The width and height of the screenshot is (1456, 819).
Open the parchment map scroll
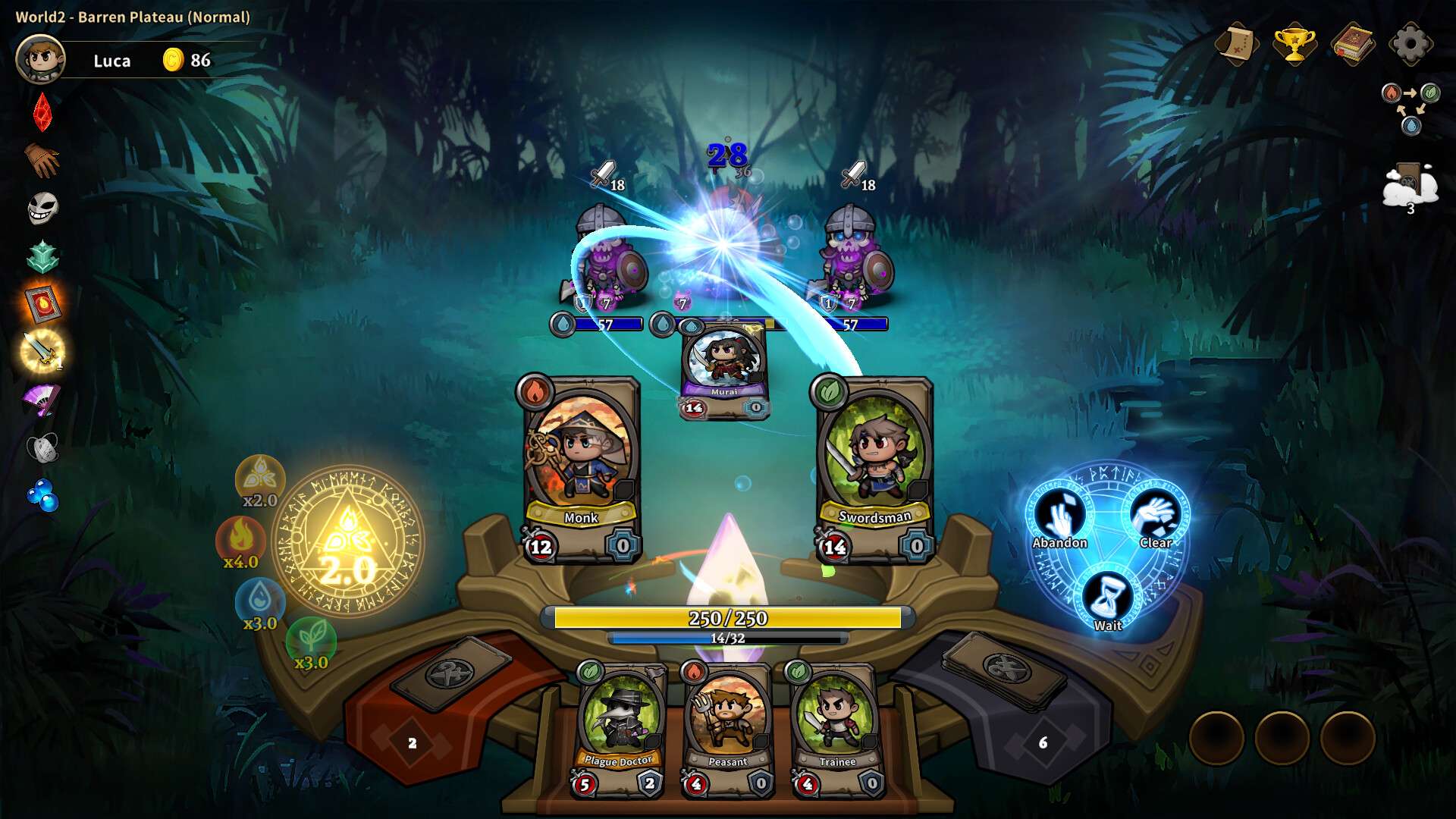1236,44
